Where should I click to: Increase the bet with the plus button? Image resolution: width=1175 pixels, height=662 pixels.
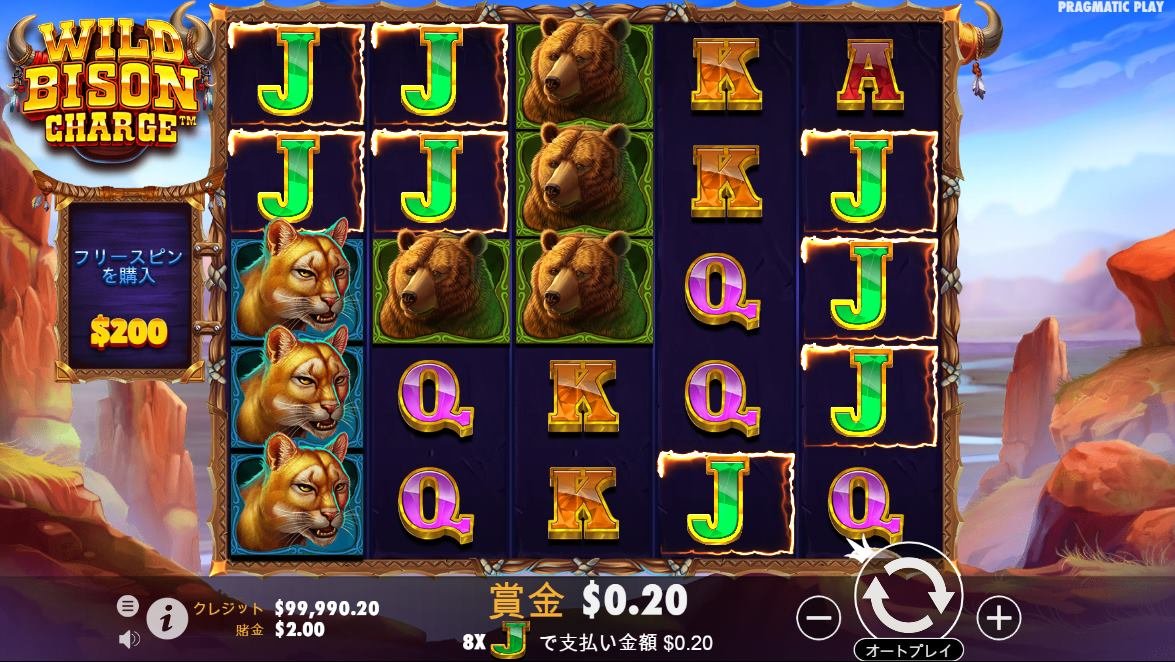[998, 620]
